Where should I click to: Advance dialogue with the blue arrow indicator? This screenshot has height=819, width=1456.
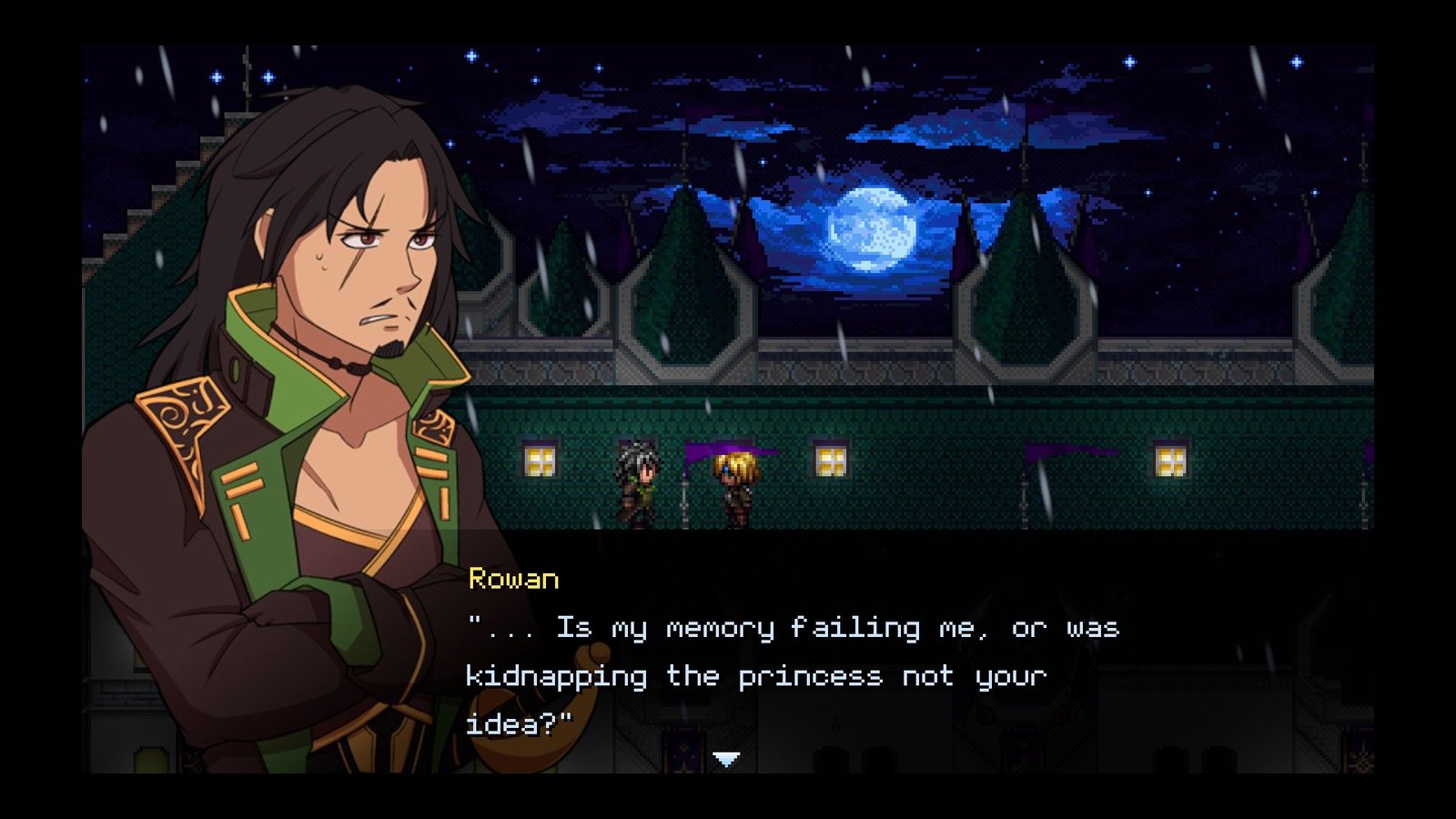tap(726, 759)
